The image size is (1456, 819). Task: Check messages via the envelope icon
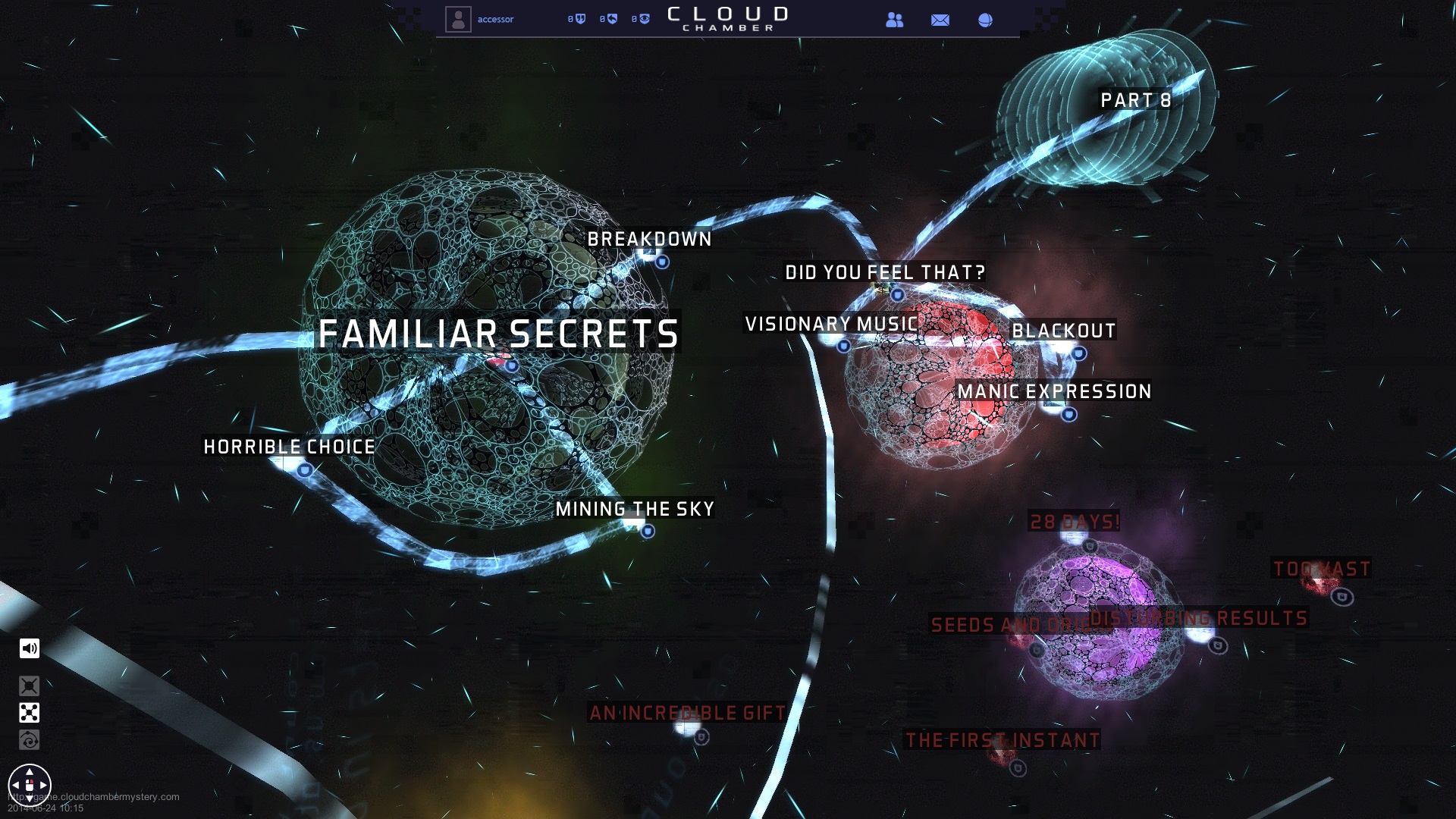pos(940,20)
